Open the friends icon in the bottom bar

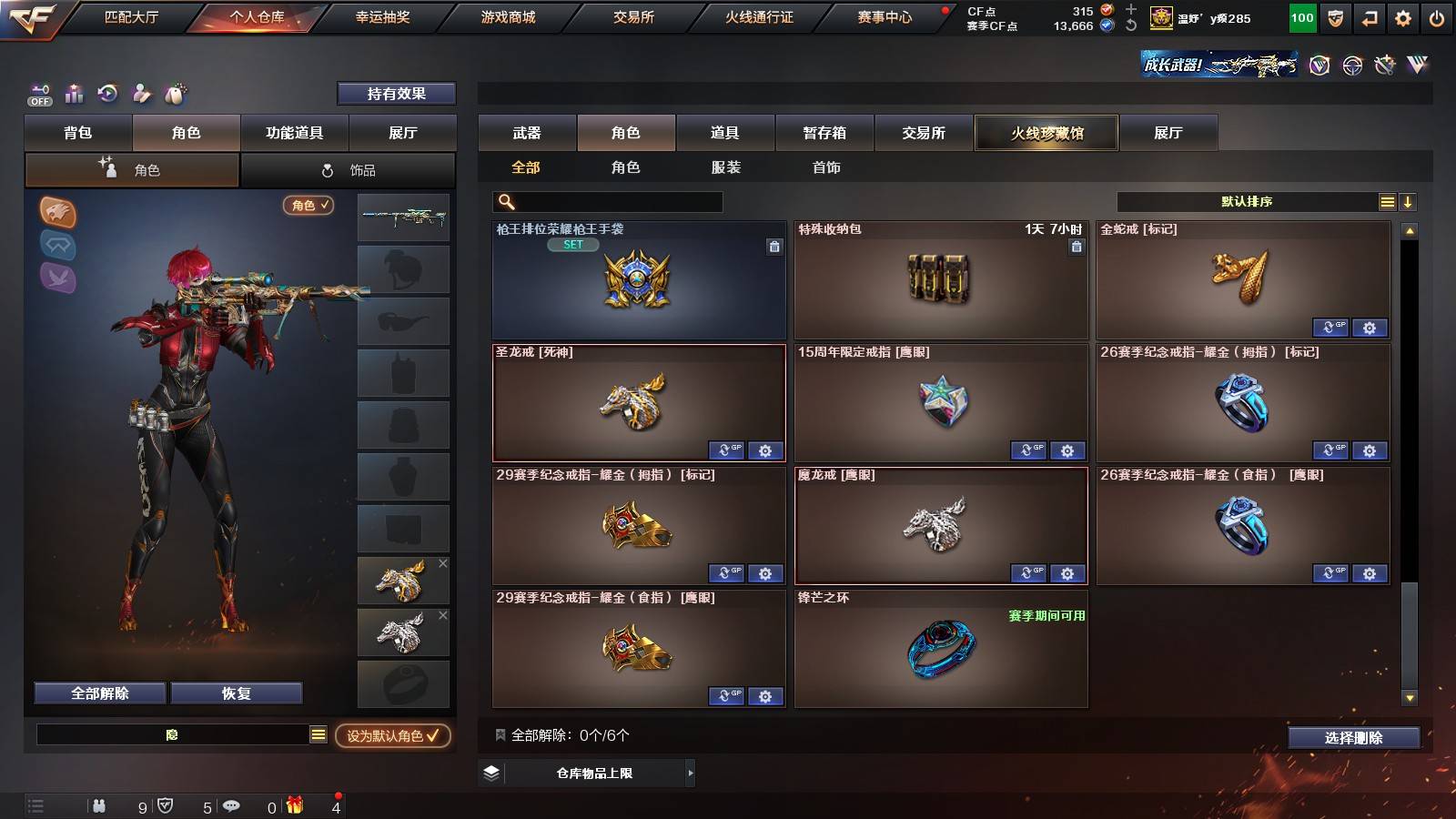pos(98,805)
